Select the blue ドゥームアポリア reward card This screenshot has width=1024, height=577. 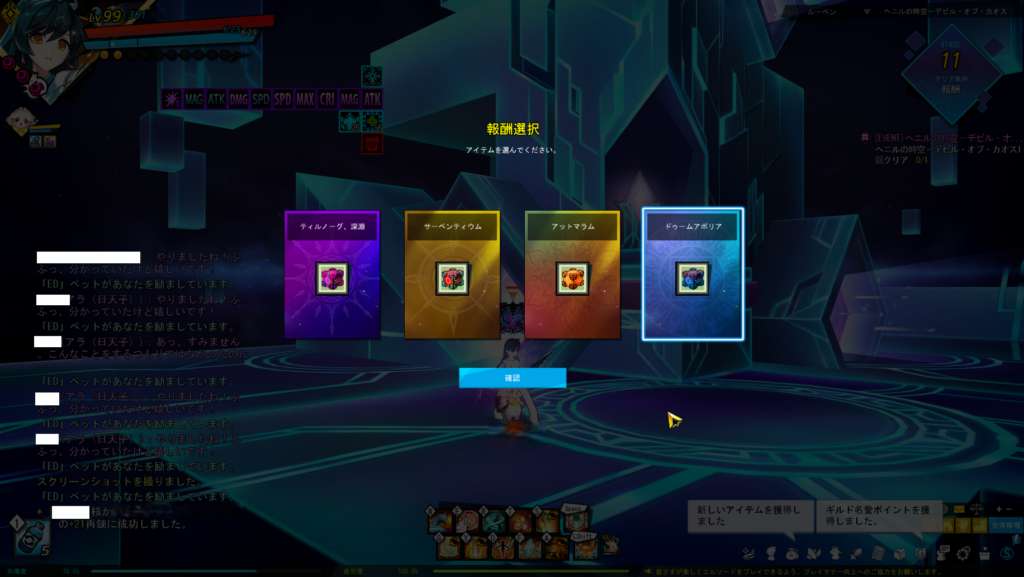692,274
